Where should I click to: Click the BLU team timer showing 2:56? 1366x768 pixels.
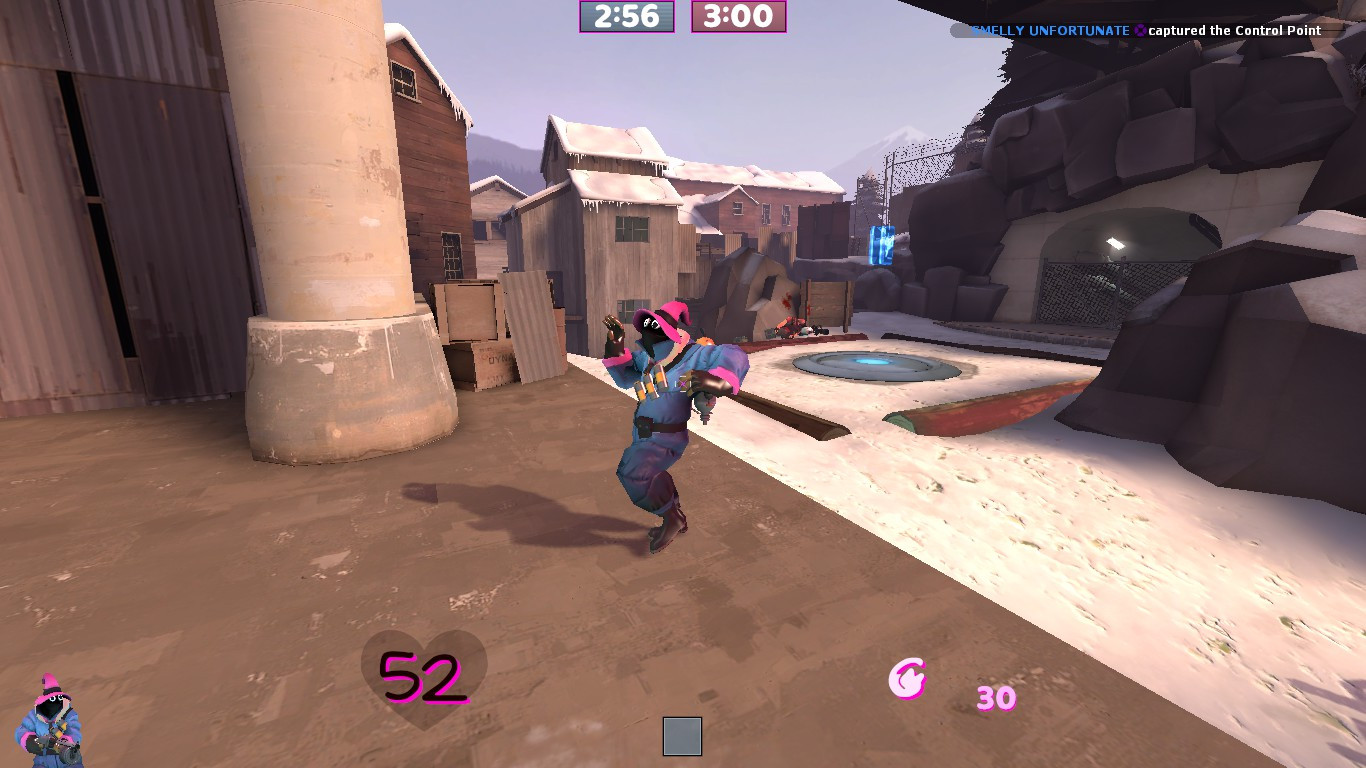click(626, 18)
